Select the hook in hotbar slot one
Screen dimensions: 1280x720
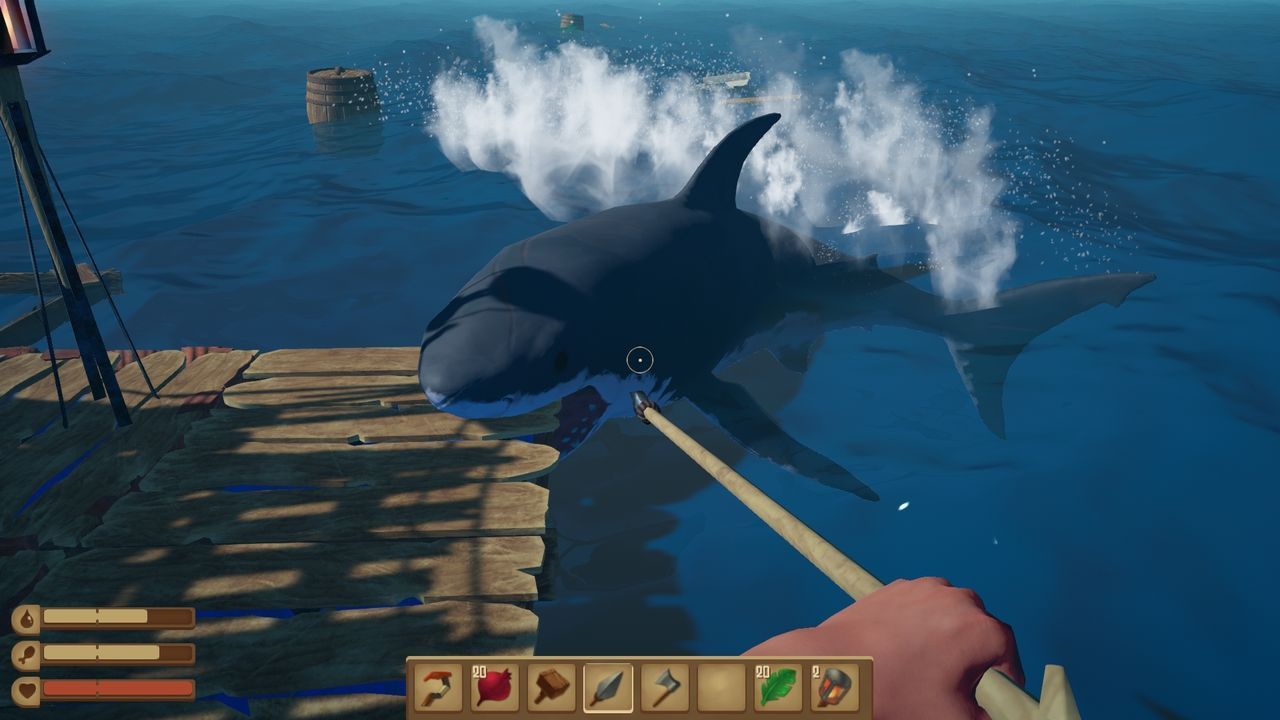click(x=437, y=687)
